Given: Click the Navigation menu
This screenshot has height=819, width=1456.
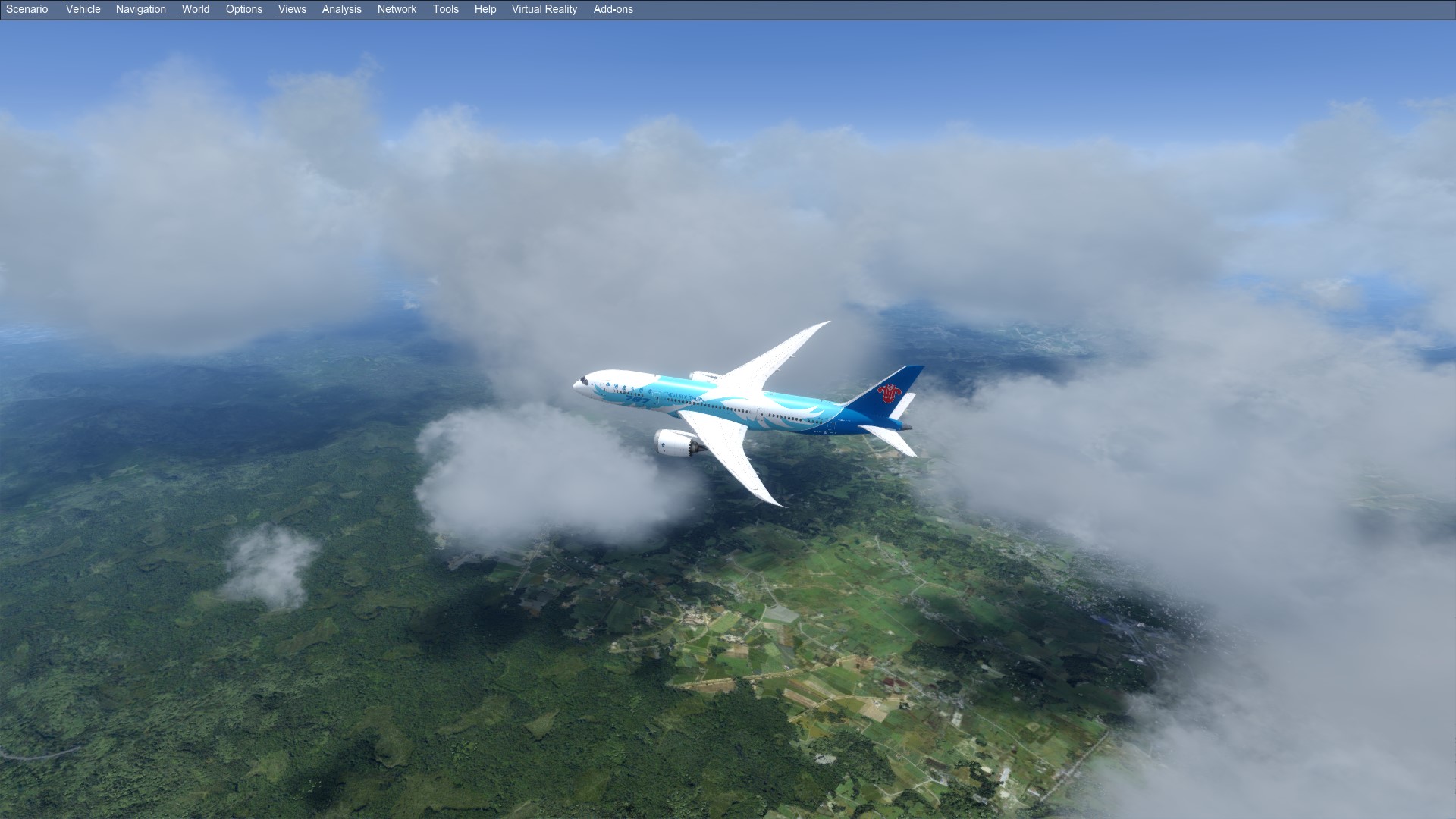Looking at the screenshot, I should coord(140,9).
